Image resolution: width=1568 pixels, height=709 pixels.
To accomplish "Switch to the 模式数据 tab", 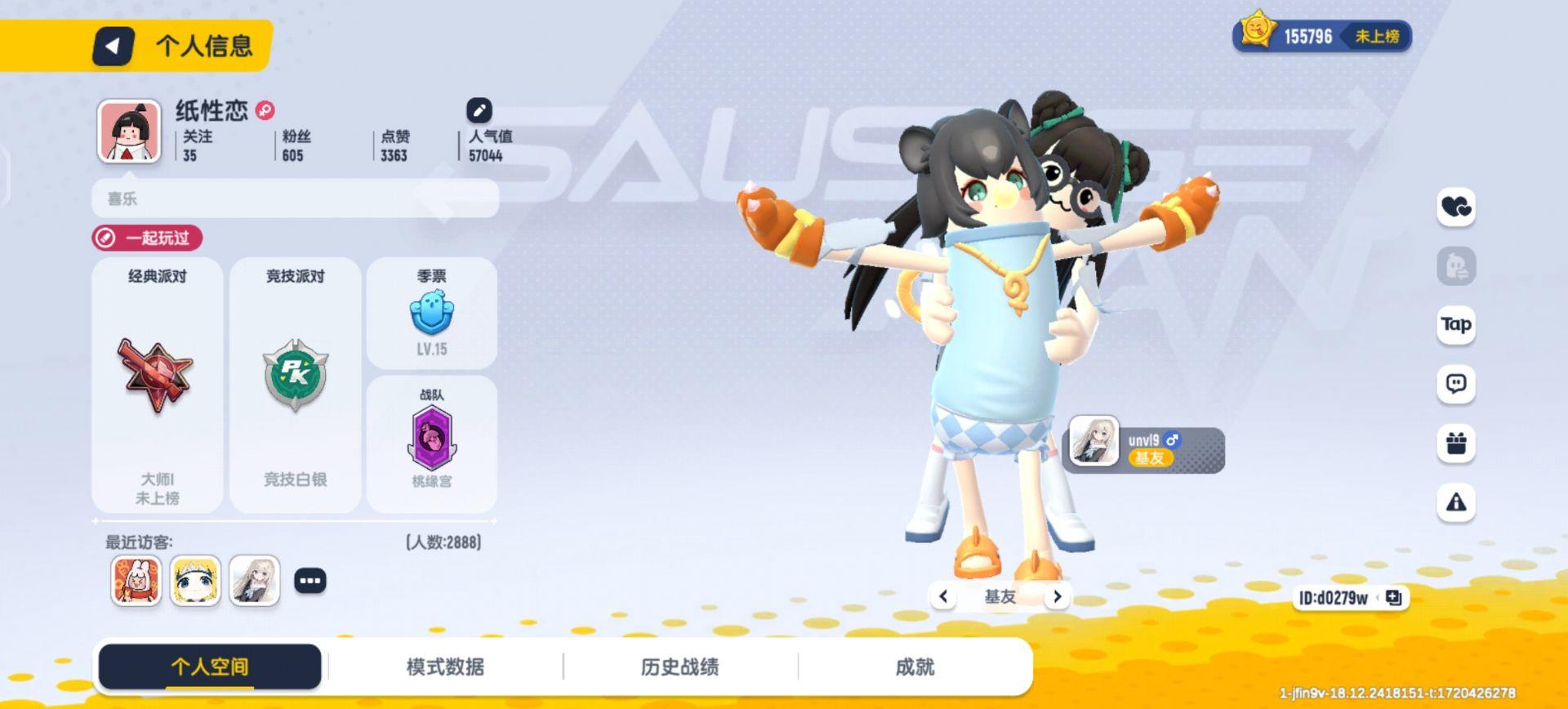I will [446, 667].
